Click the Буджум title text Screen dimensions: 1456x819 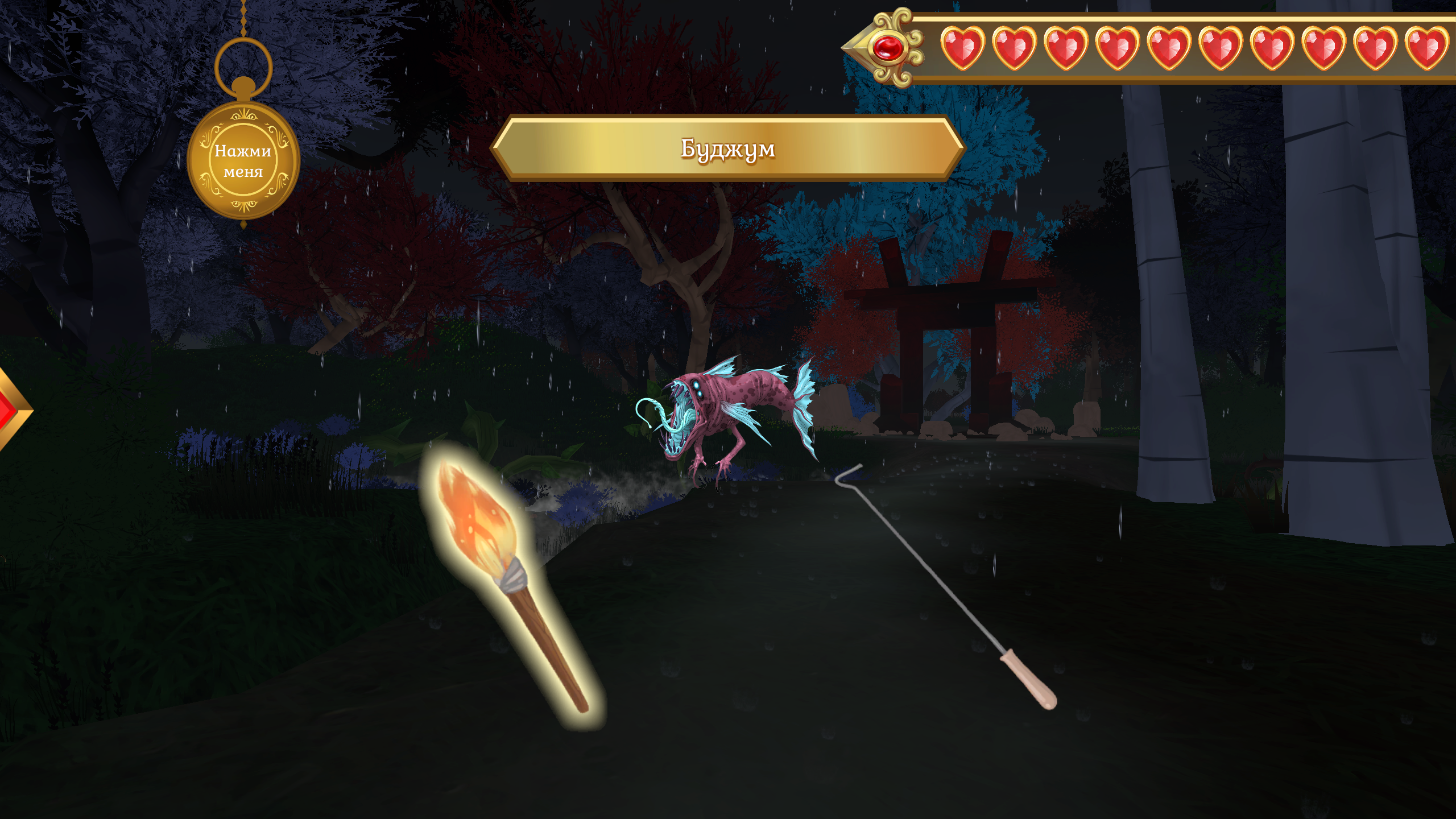pos(727,150)
